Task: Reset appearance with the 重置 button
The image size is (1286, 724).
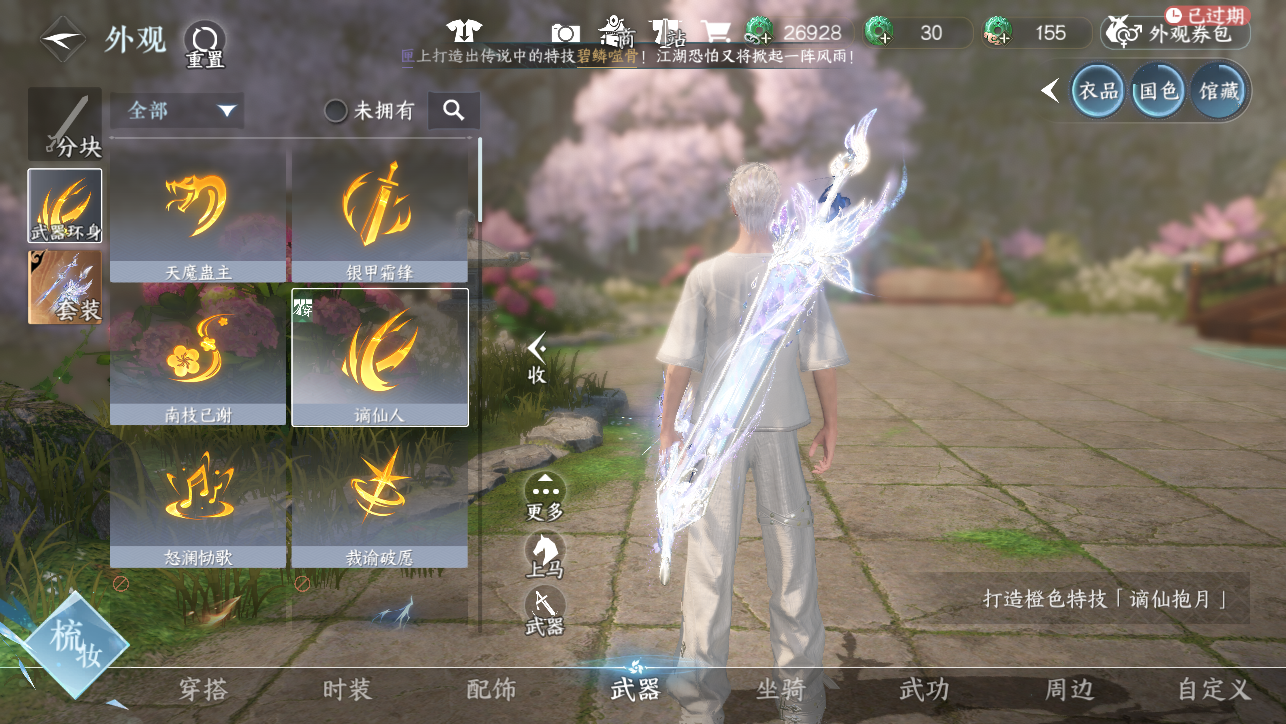Action: tap(204, 44)
